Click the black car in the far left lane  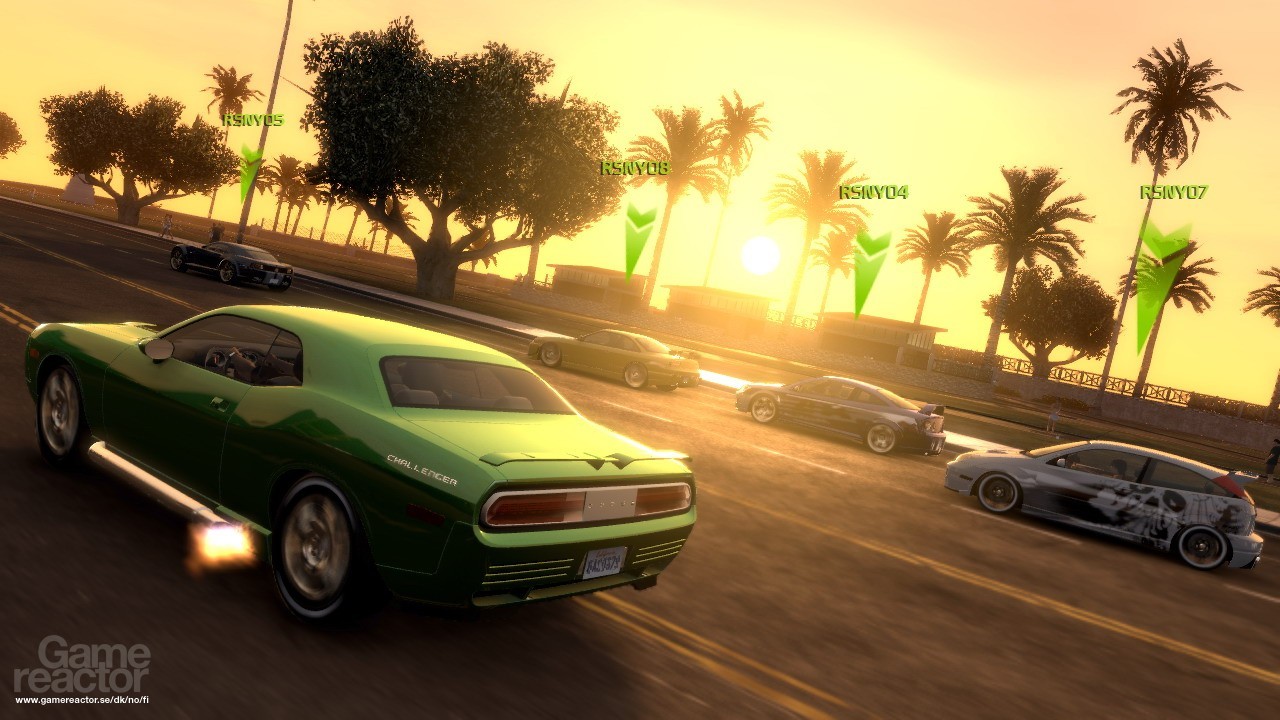pyautogui.click(x=230, y=265)
